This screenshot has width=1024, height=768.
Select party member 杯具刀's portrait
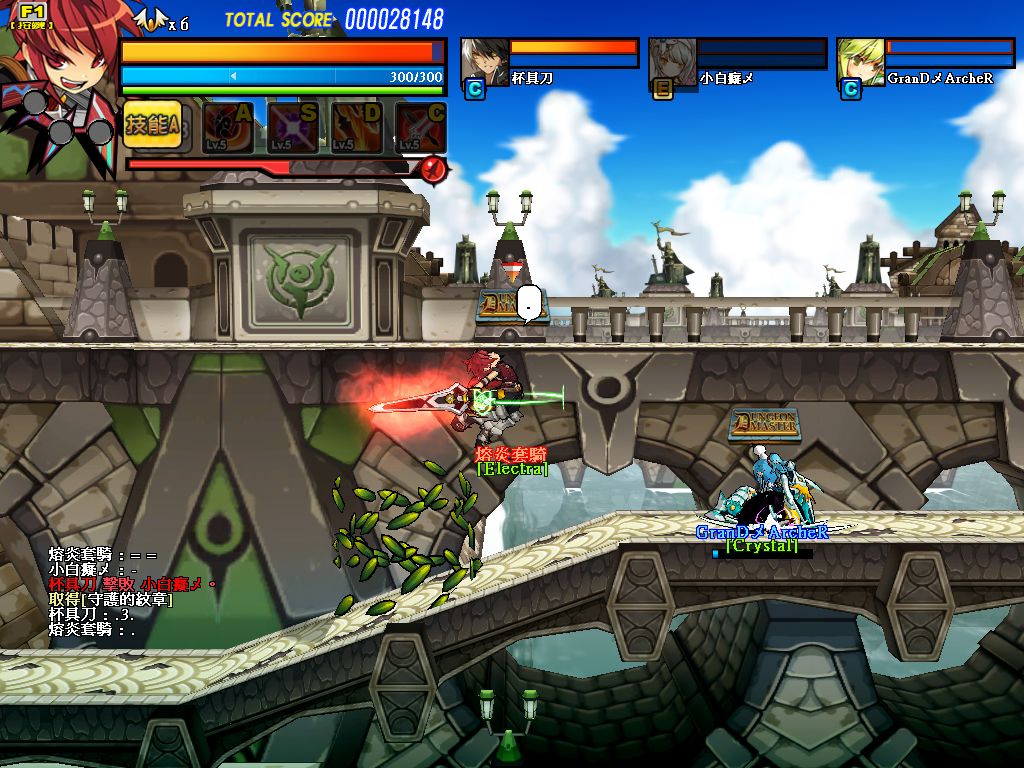pos(485,62)
